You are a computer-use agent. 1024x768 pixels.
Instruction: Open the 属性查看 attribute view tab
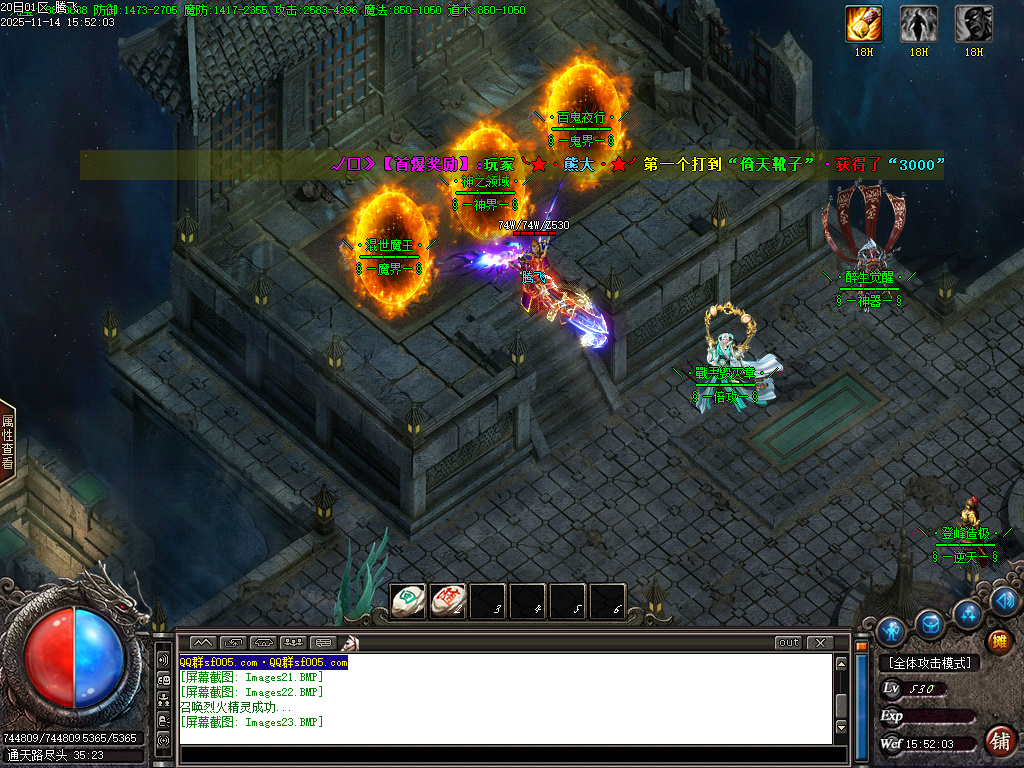tap(8, 443)
